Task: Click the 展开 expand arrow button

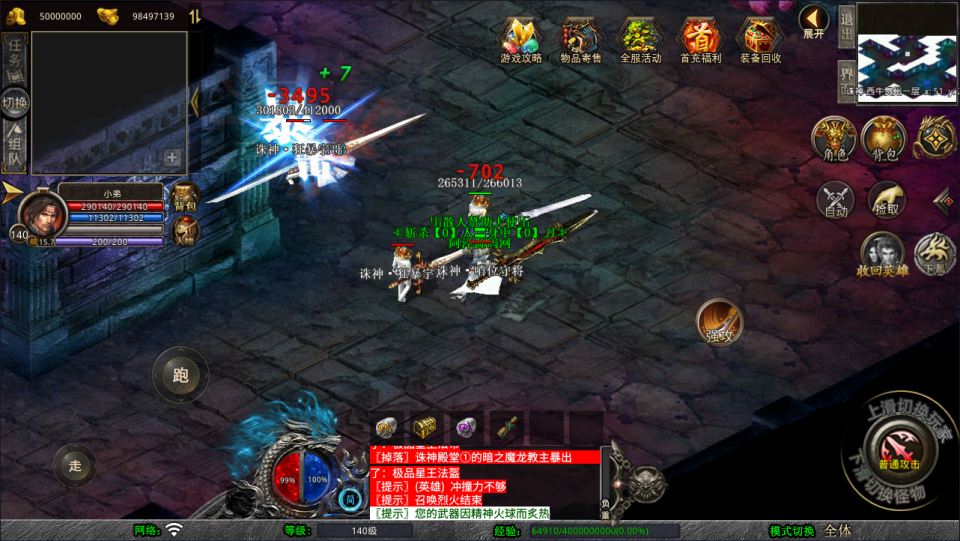Action: point(813,20)
